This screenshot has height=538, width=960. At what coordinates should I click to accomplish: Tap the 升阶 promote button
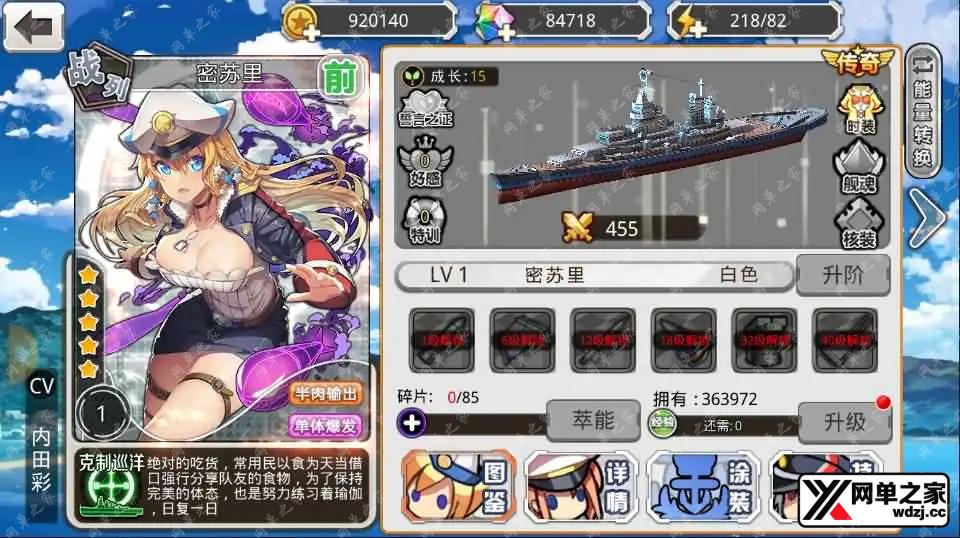(x=841, y=275)
